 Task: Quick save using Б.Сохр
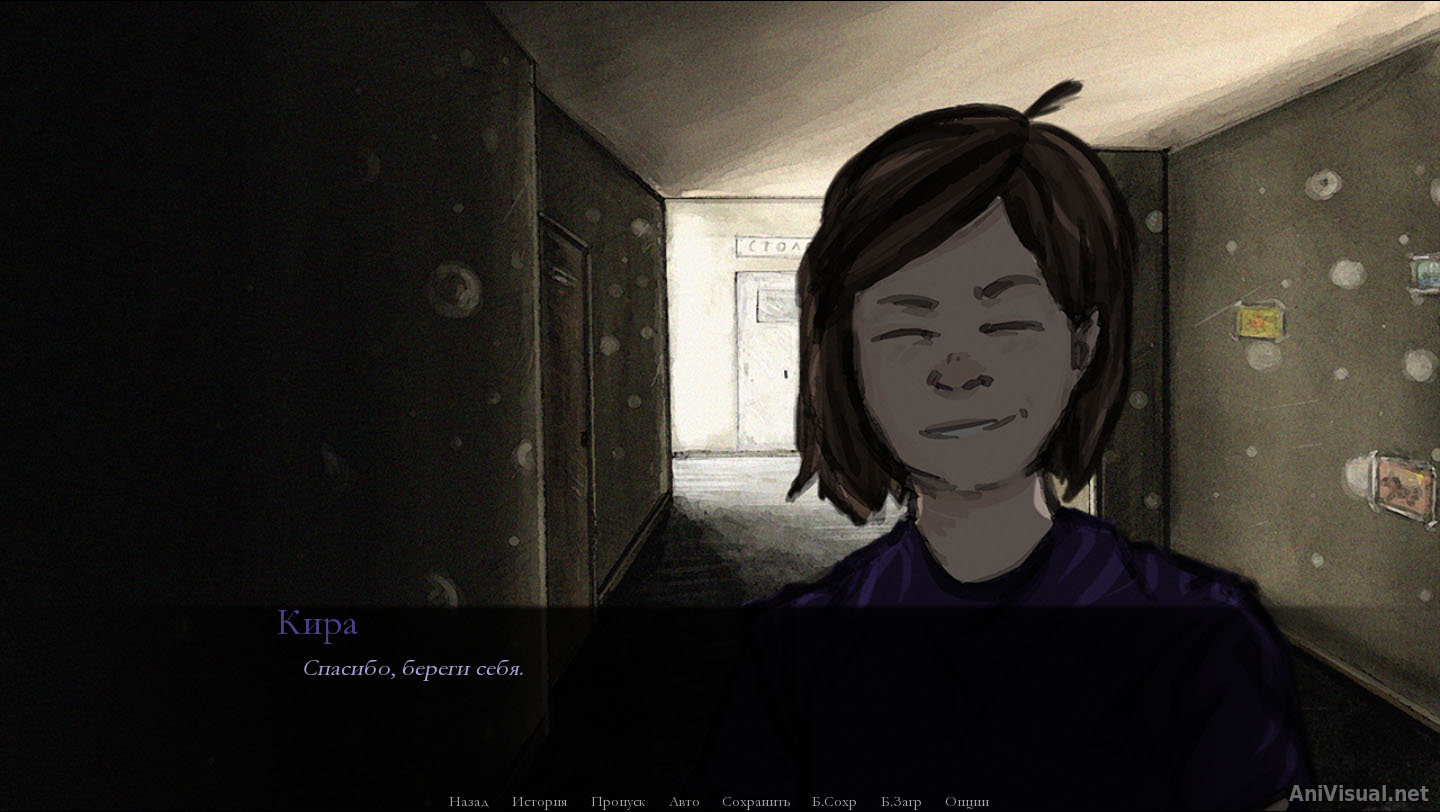click(x=832, y=801)
